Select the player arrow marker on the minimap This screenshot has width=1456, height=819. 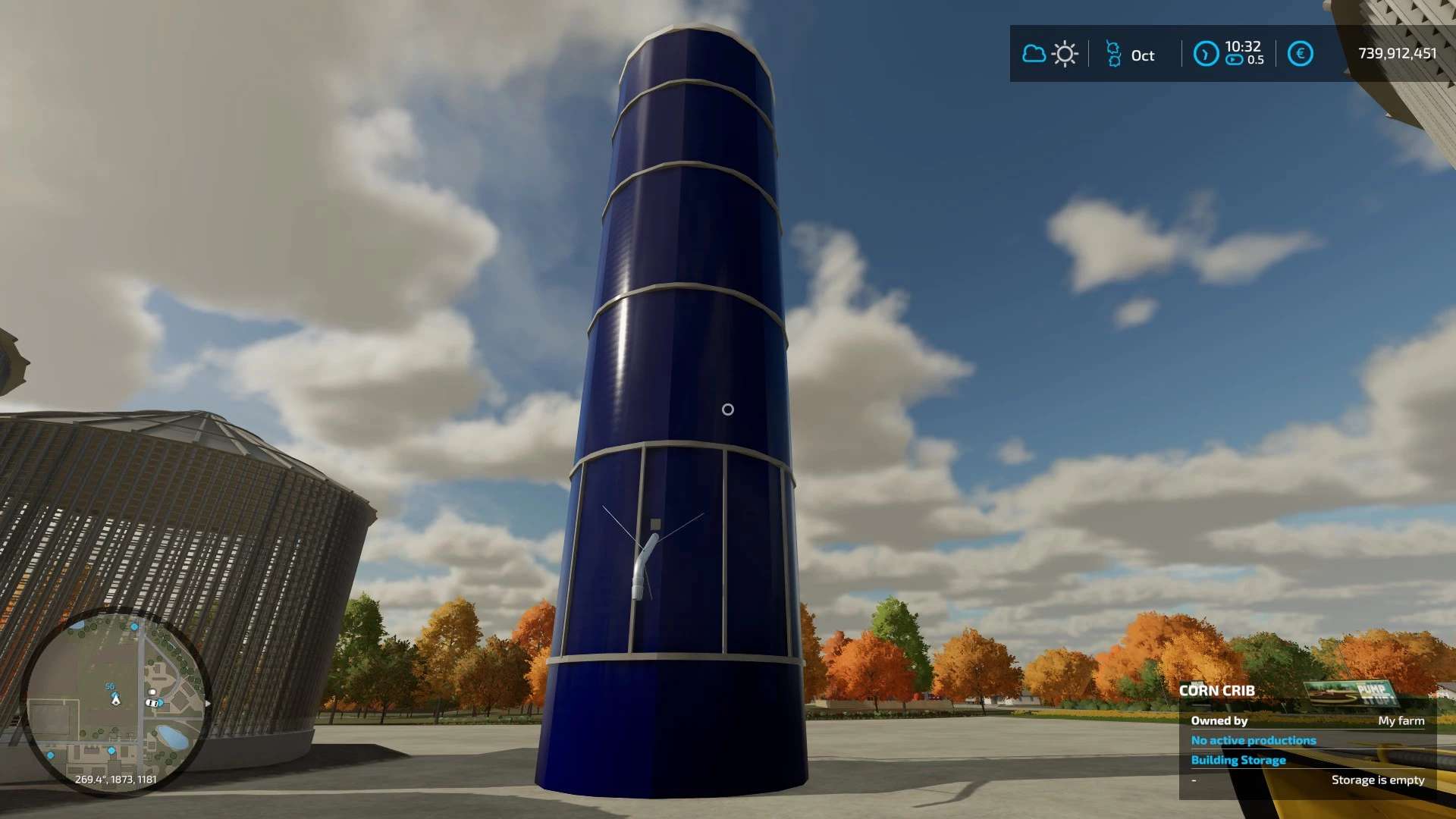tap(115, 701)
